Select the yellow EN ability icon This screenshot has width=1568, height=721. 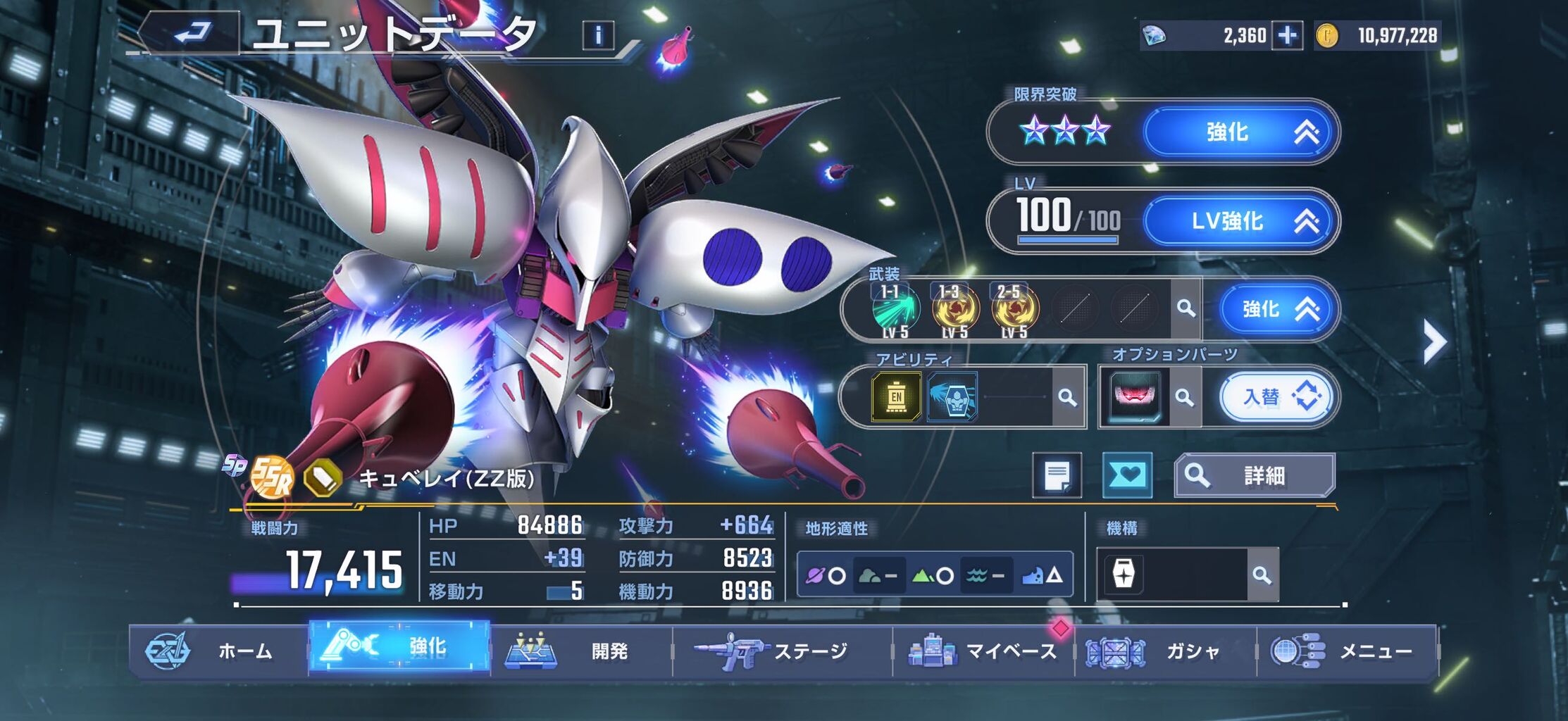(x=896, y=397)
